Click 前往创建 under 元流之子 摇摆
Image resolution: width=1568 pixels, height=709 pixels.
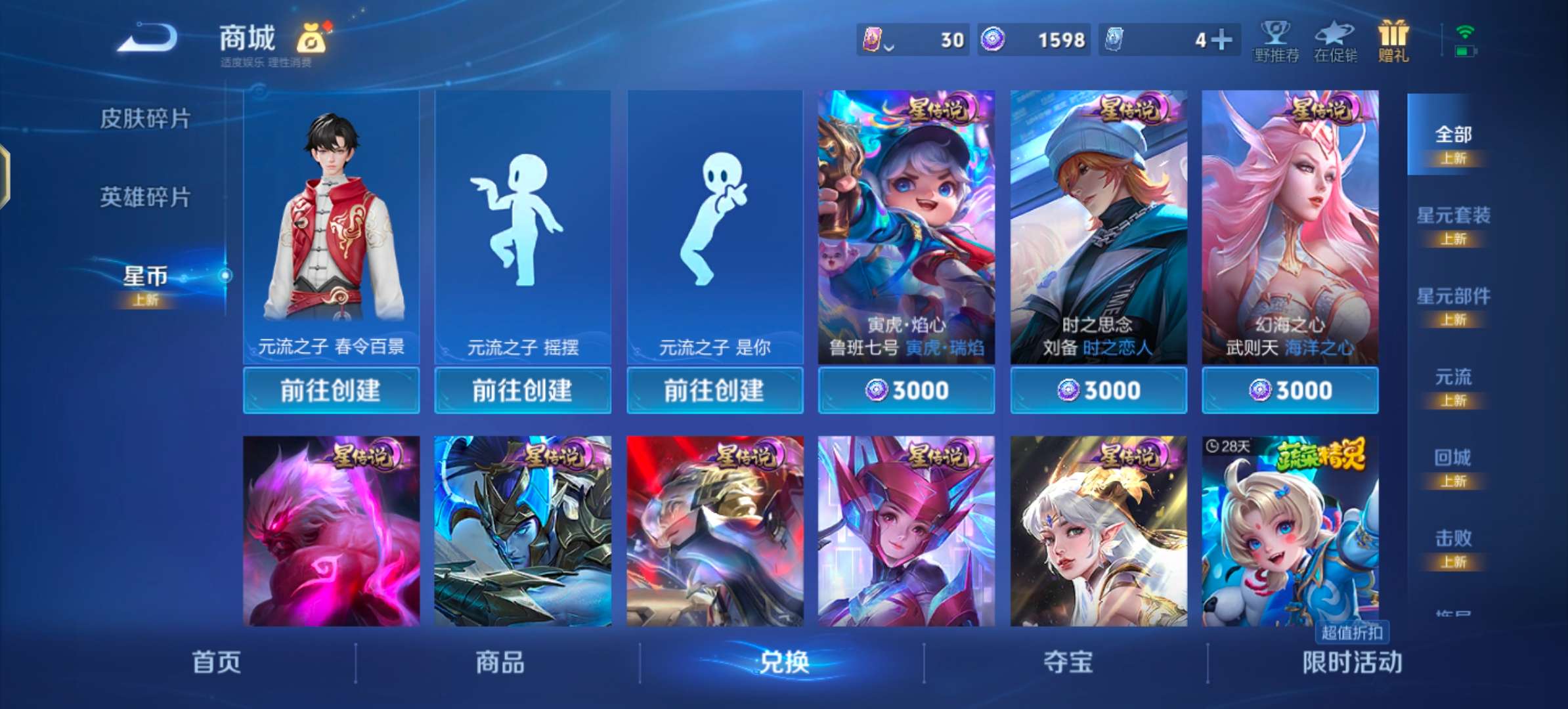[x=523, y=390]
